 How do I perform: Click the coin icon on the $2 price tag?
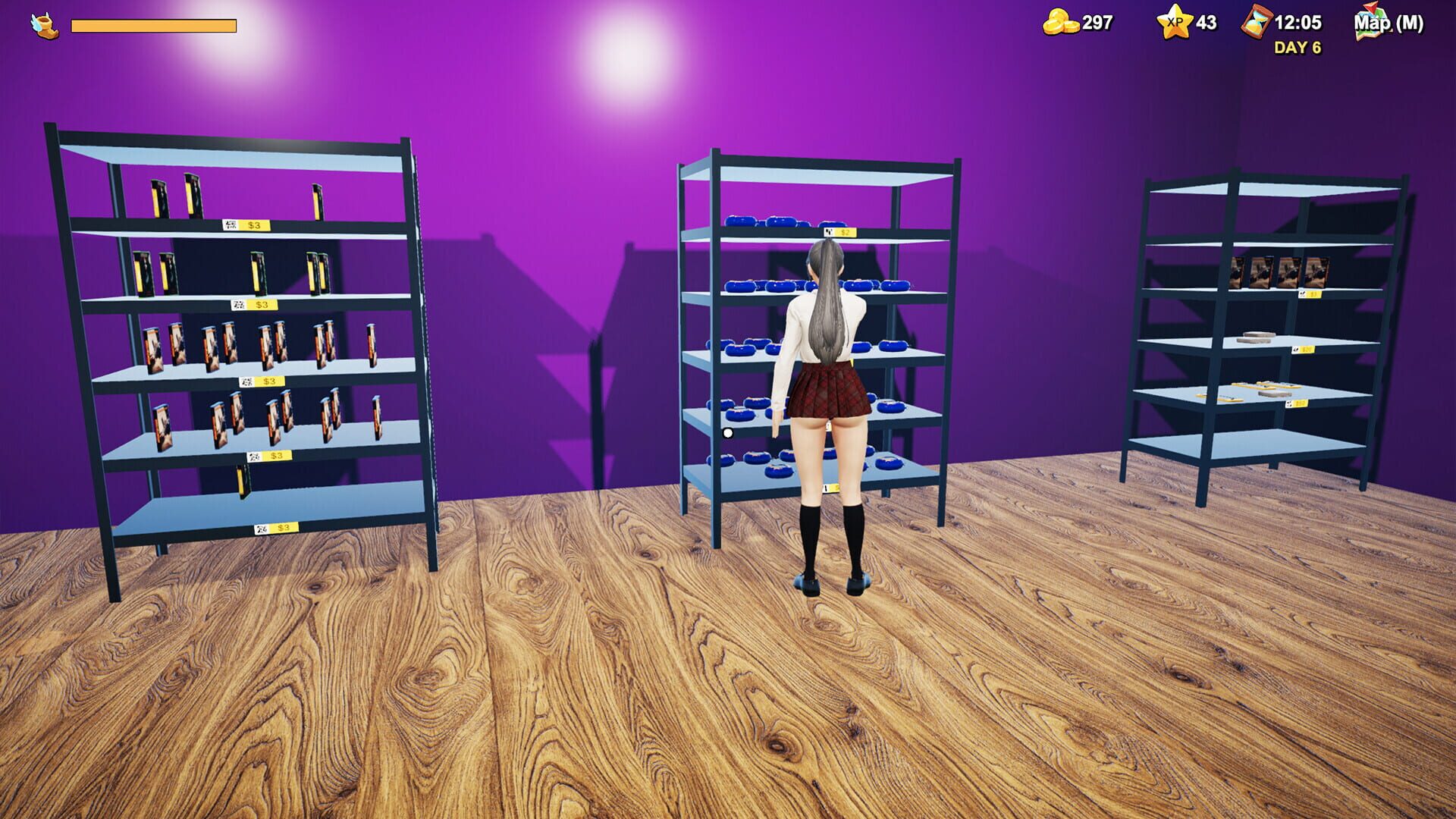click(830, 232)
